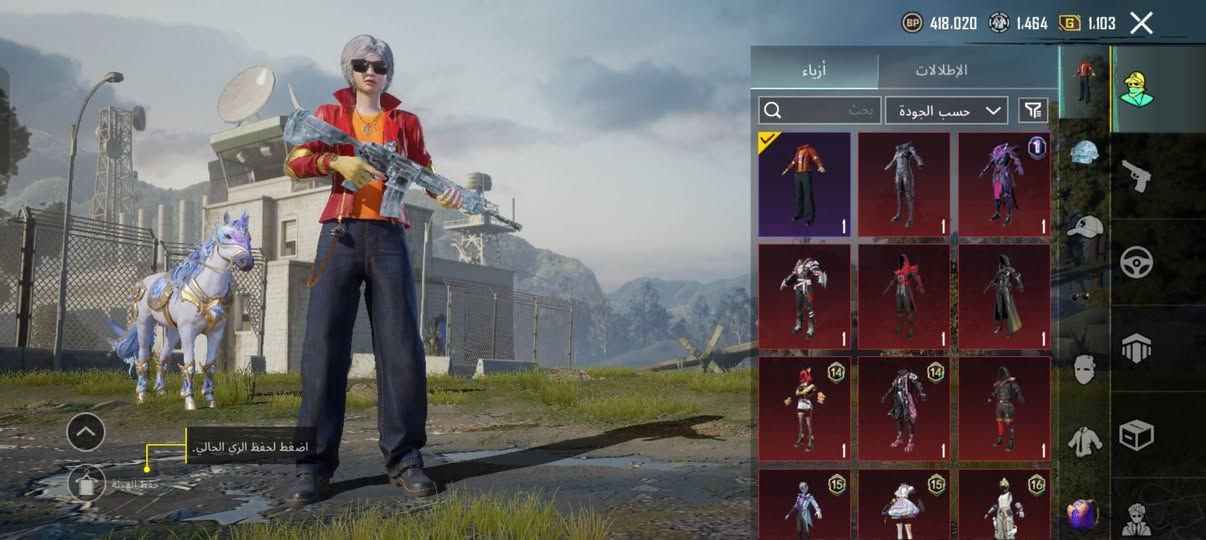The width and height of the screenshot is (1206, 540).
Task: Select the pink dress outfit tile
Action: [x=904, y=505]
